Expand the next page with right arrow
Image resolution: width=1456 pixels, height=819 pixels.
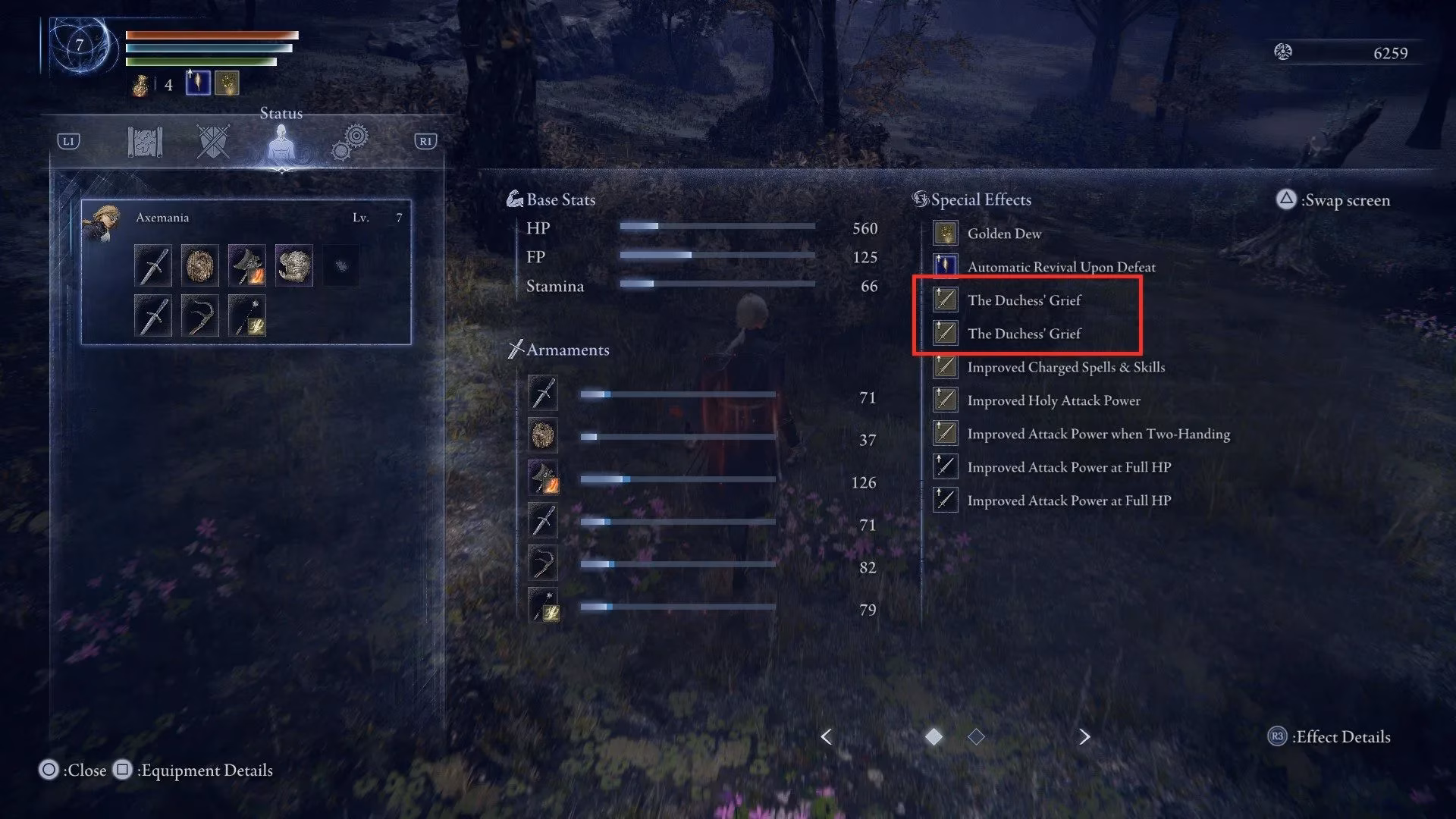point(1084,736)
